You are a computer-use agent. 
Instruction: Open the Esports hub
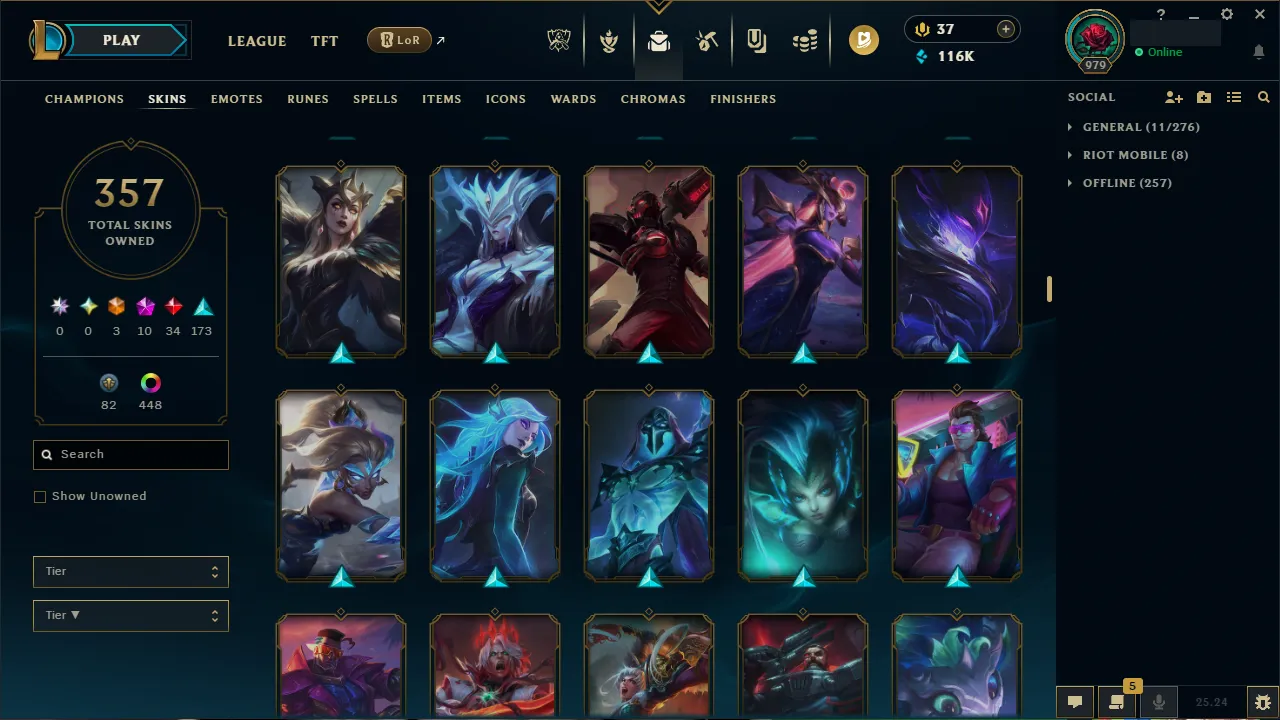(x=559, y=40)
